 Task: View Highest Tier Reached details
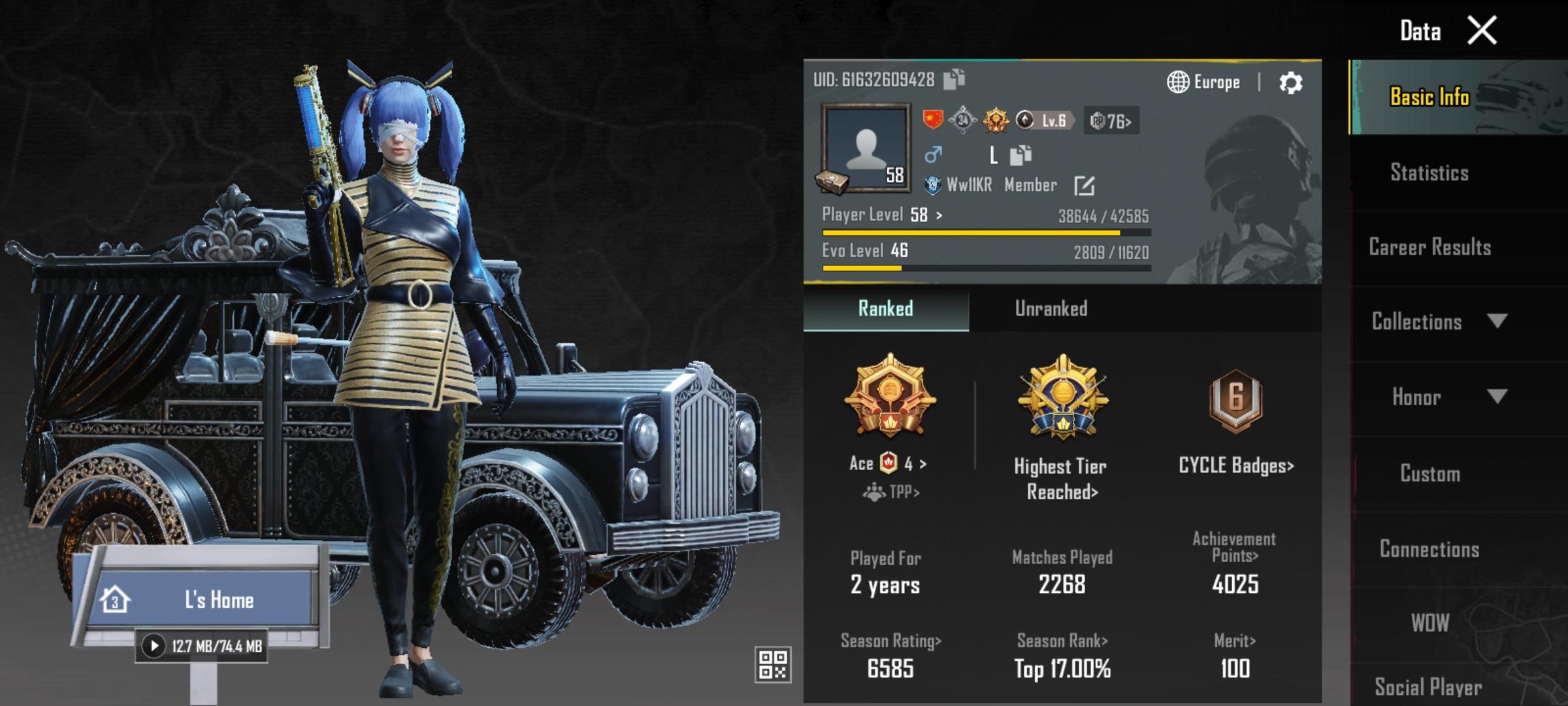(x=1061, y=478)
